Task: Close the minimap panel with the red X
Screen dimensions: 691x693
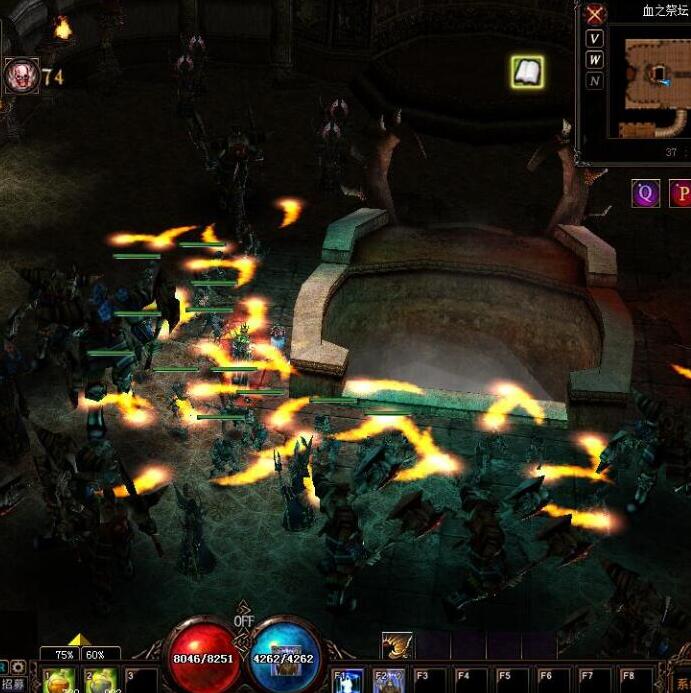Action: tap(595, 14)
